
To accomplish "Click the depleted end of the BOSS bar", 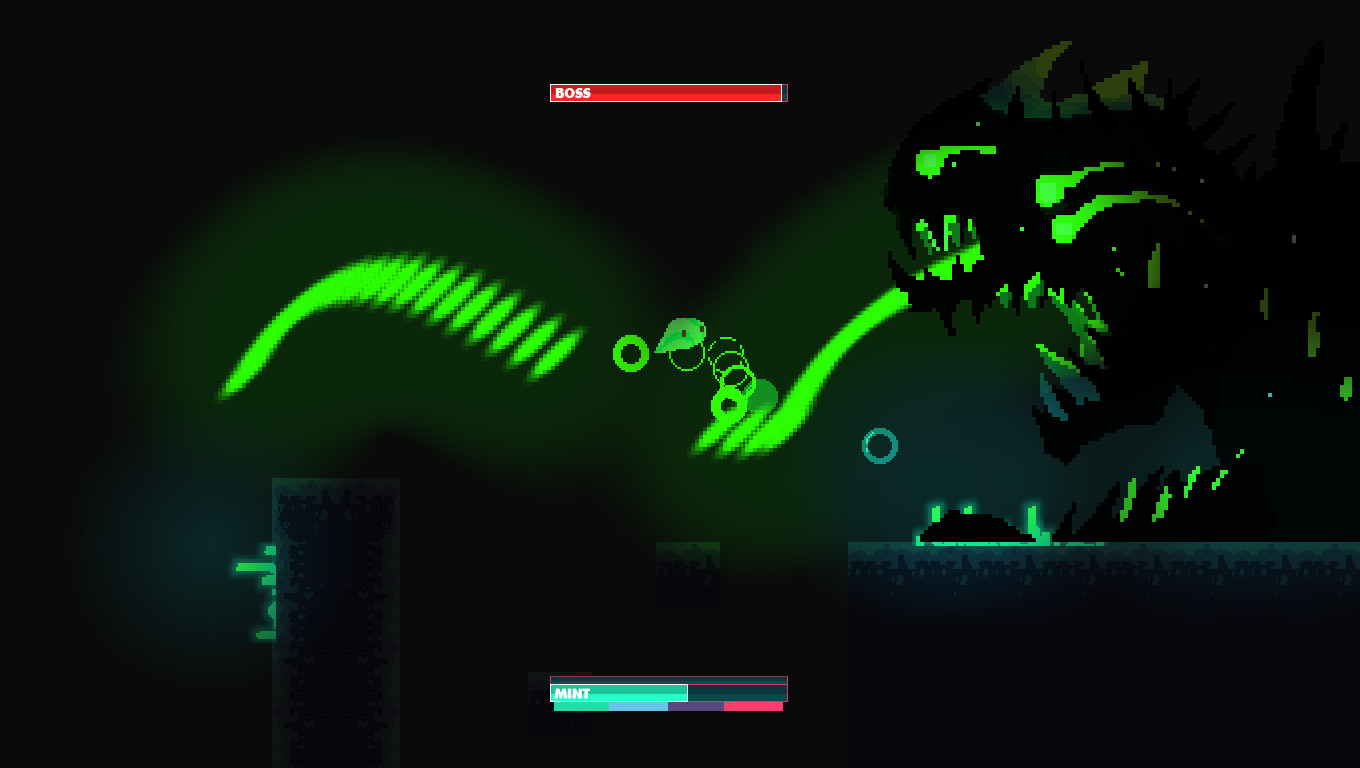I will pyautogui.click(x=783, y=93).
